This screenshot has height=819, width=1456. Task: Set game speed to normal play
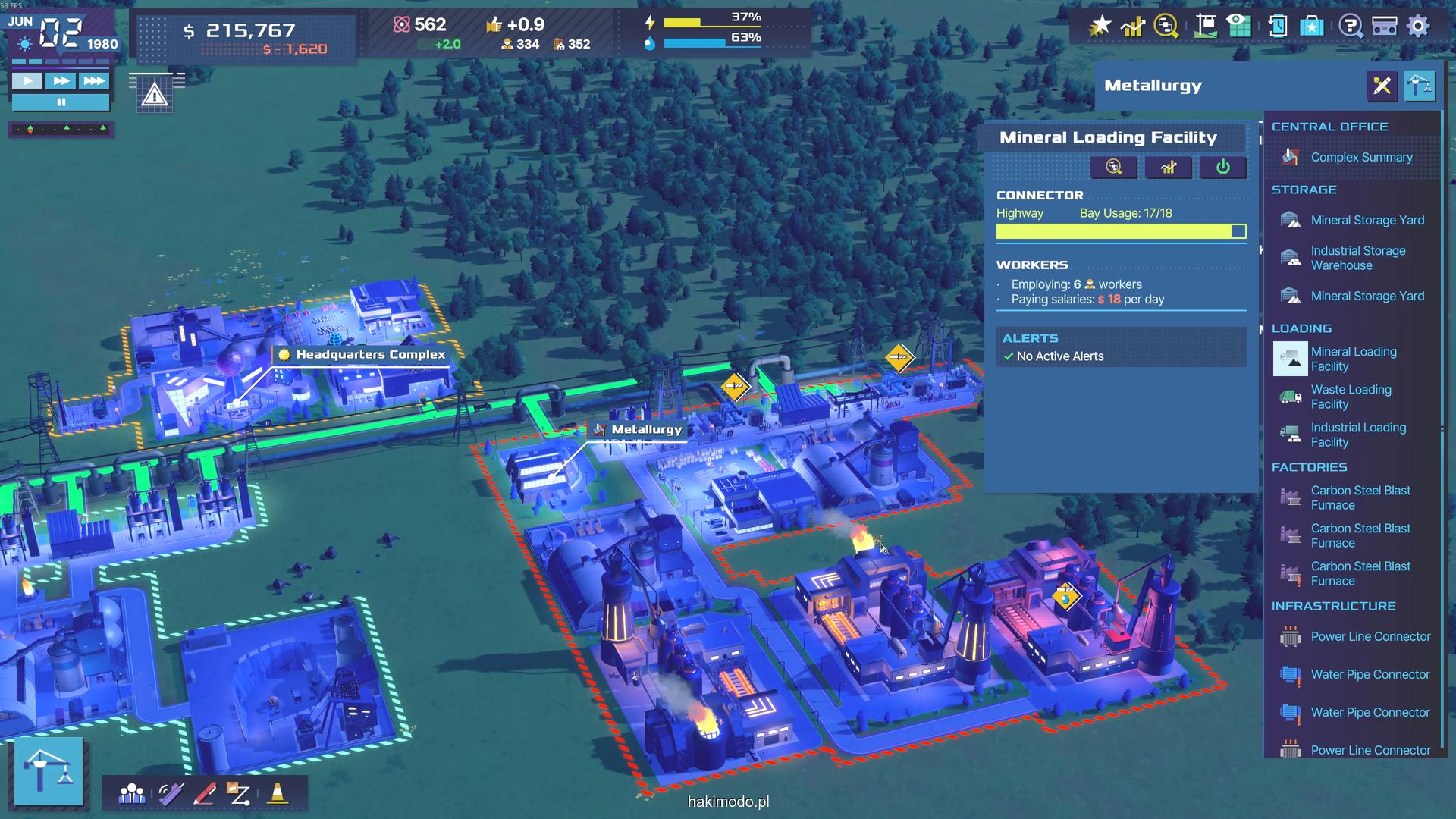(x=27, y=81)
